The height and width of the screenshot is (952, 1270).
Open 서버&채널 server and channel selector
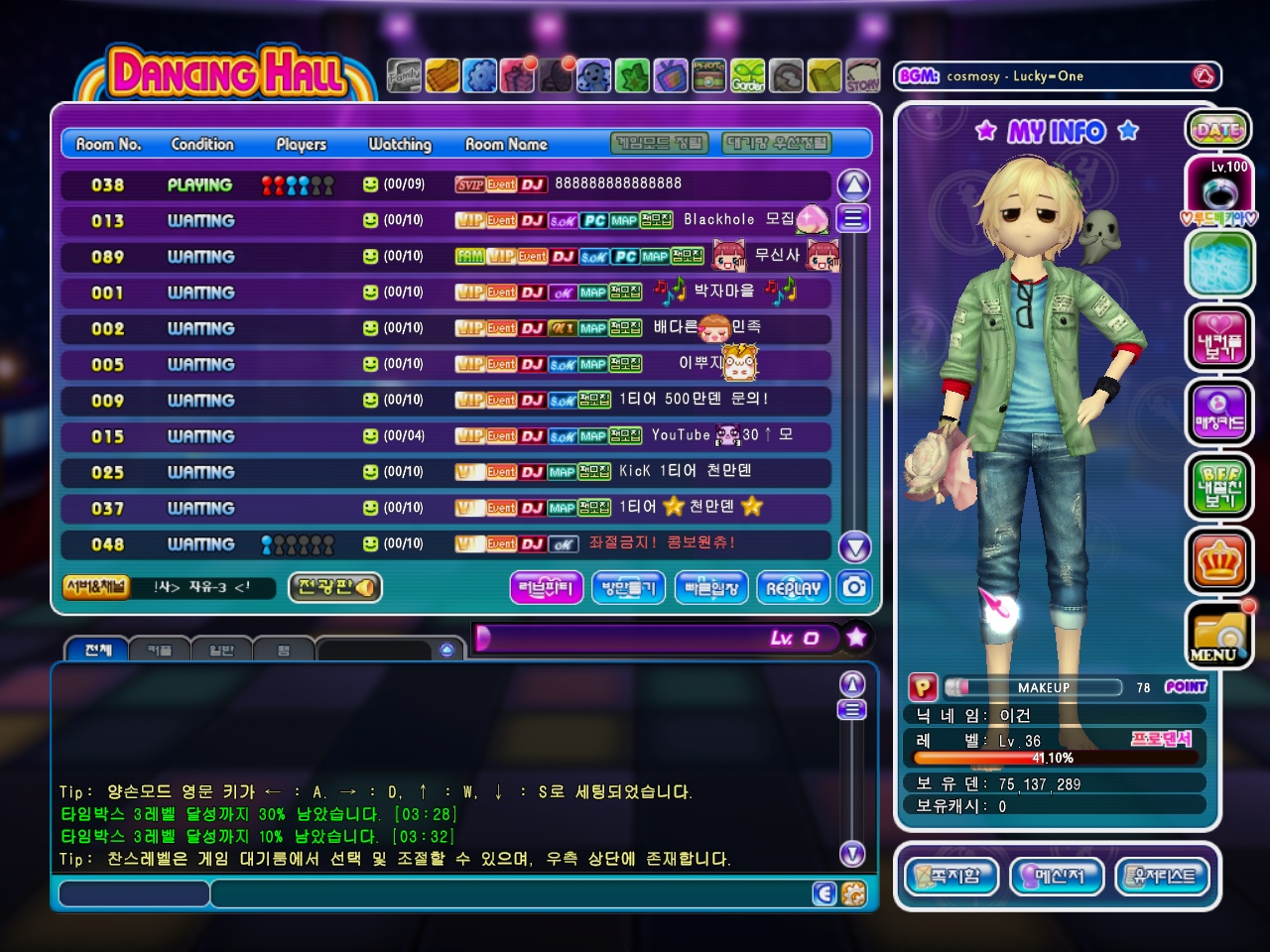pyautogui.click(x=95, y=586)
